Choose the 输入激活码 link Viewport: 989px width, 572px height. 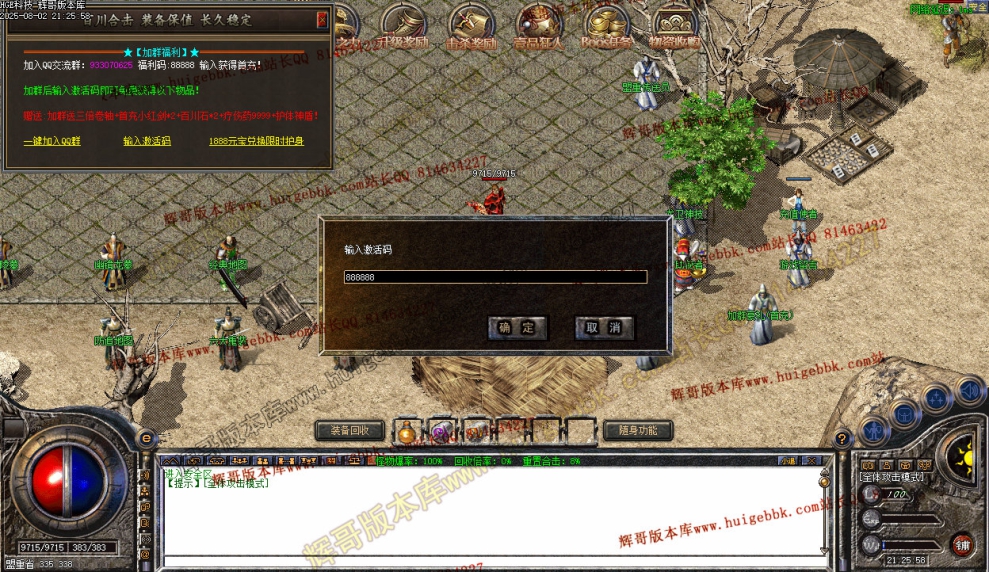(147, 141)
